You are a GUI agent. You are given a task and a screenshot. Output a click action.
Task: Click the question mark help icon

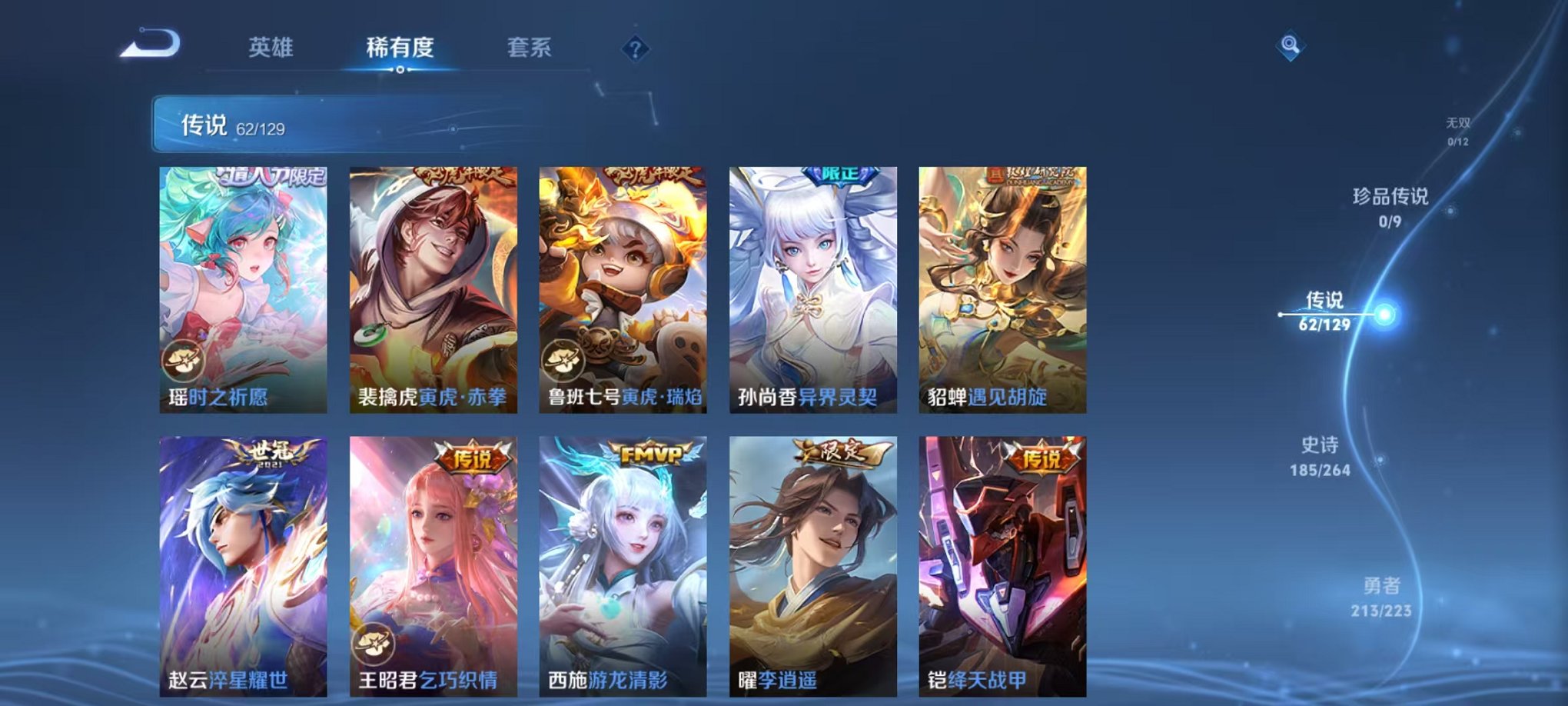[632, 49]
